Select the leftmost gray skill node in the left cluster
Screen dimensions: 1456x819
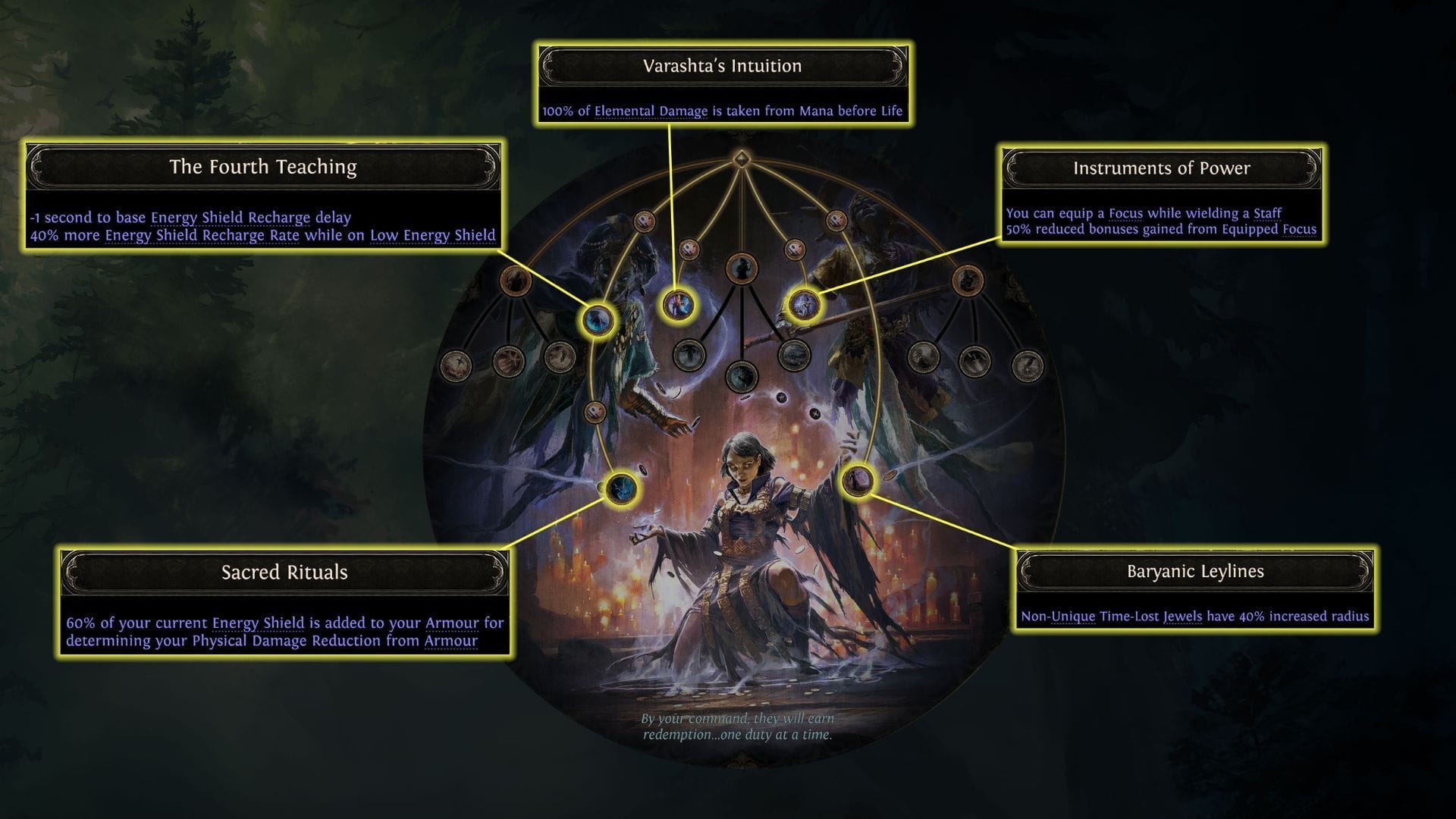point(457,366)
